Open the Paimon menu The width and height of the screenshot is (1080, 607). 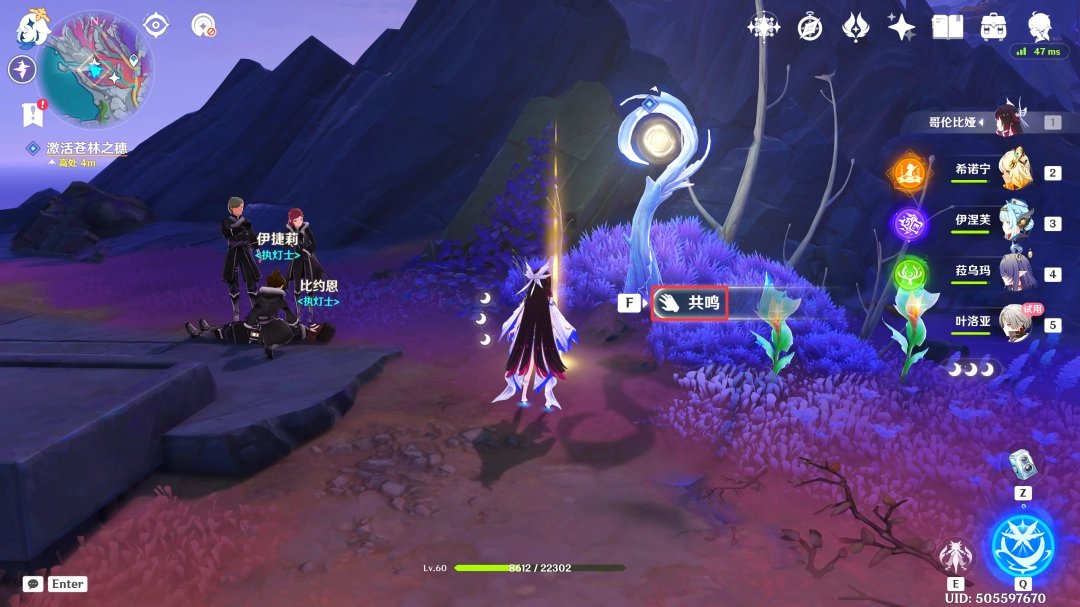coord(32,27)
